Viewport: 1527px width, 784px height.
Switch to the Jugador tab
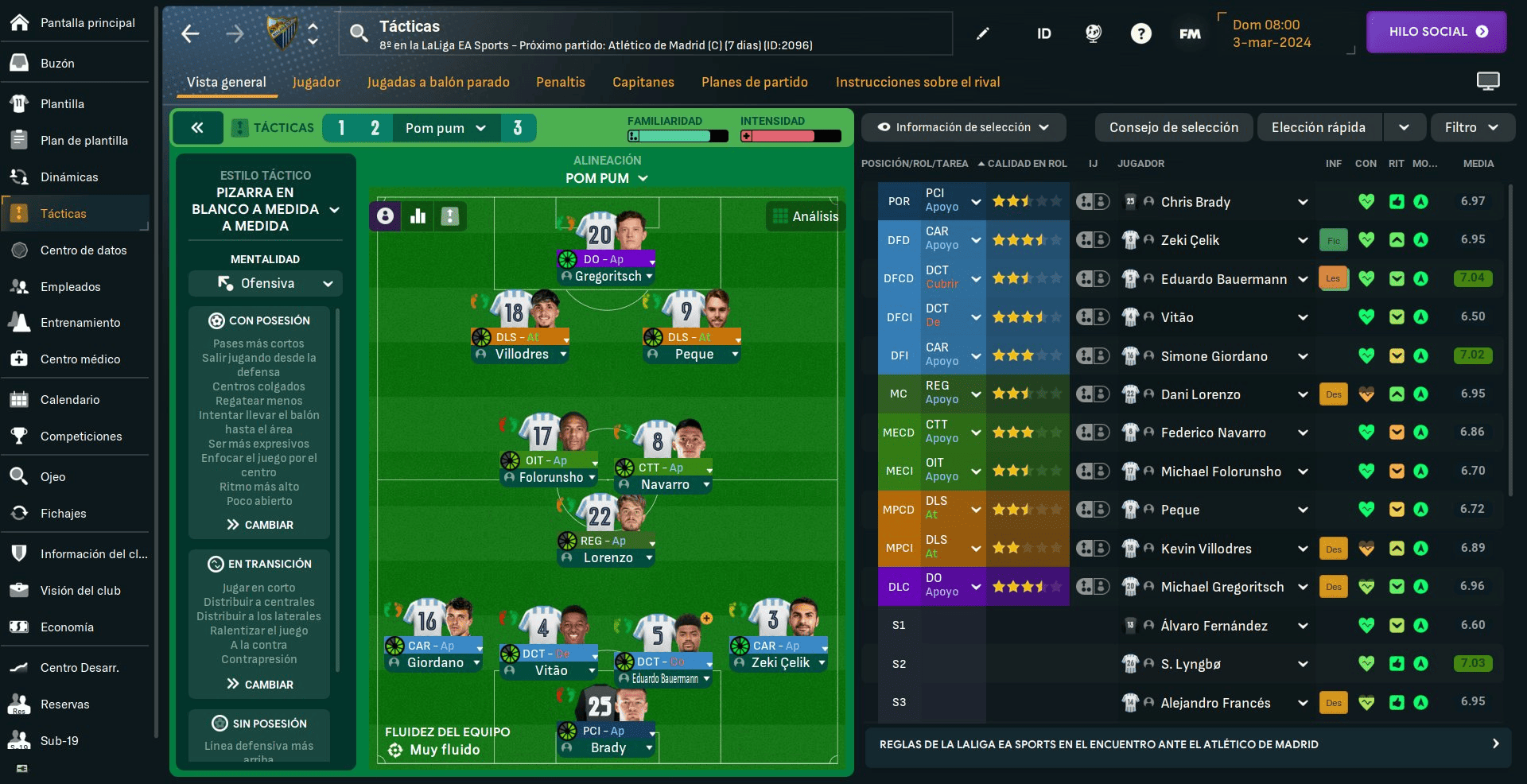click(x=316, y=82)
